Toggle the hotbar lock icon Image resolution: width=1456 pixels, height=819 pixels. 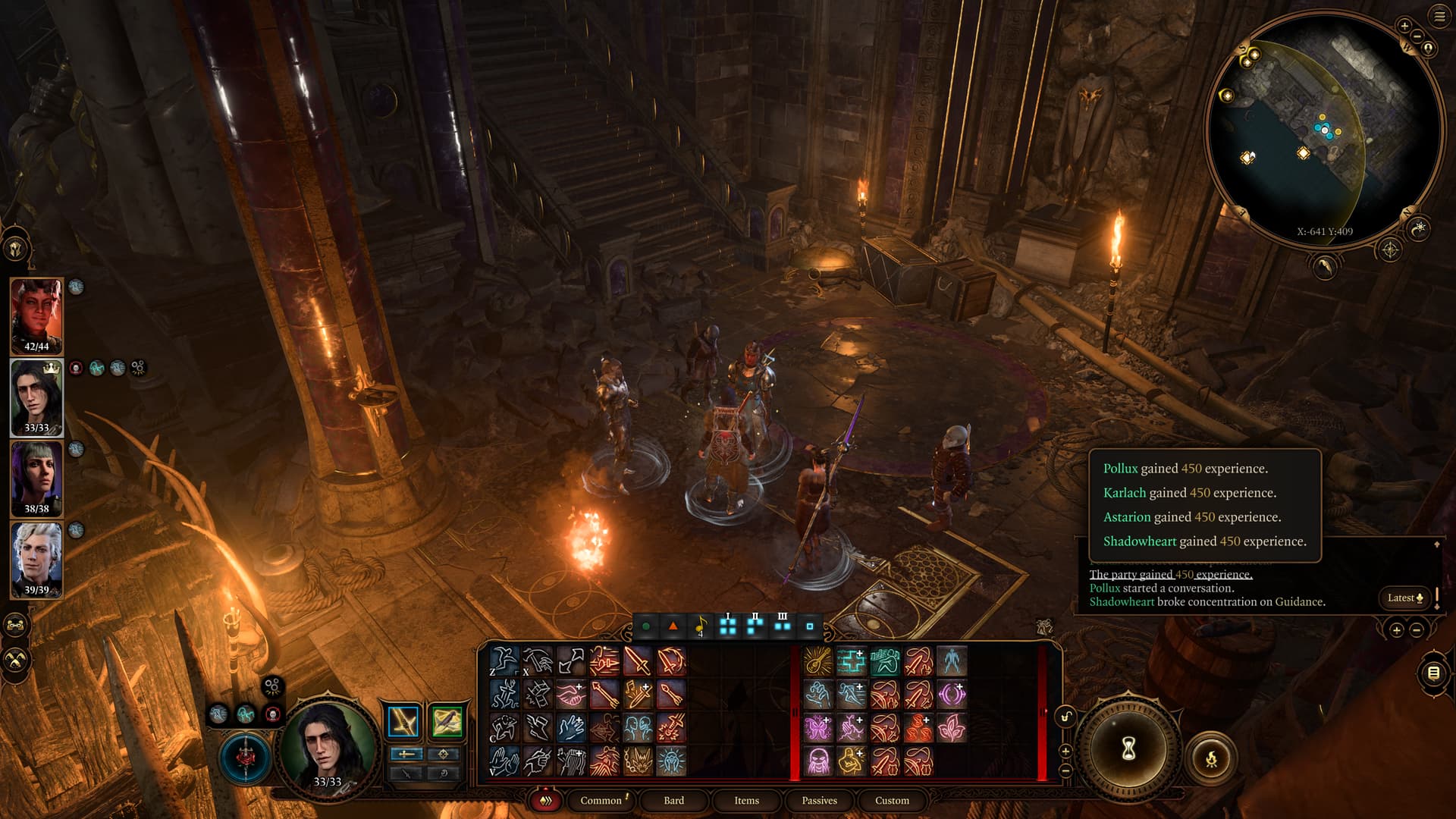point(1065,717)
